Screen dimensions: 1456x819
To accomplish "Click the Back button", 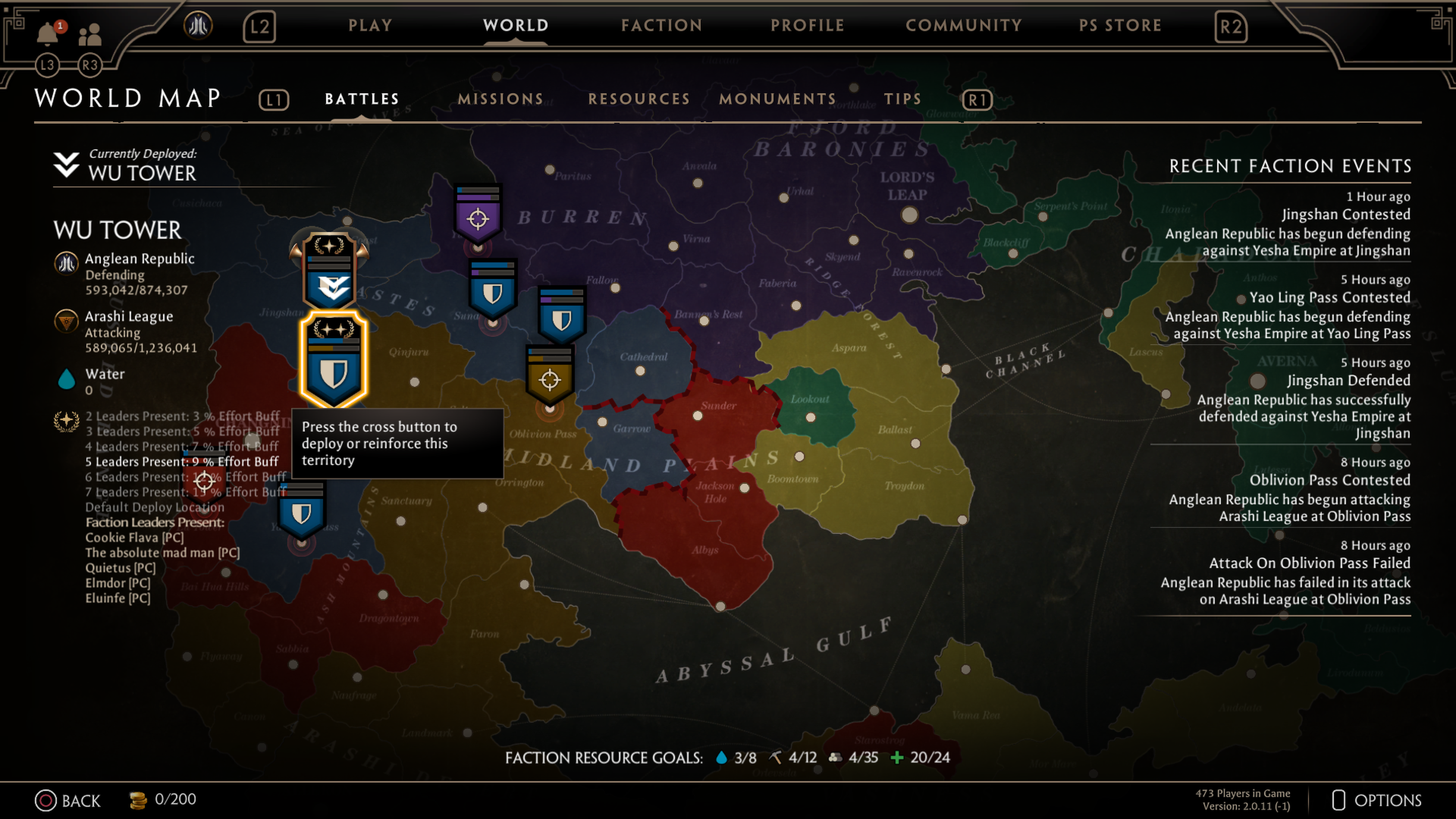I will tap(69, 800).
